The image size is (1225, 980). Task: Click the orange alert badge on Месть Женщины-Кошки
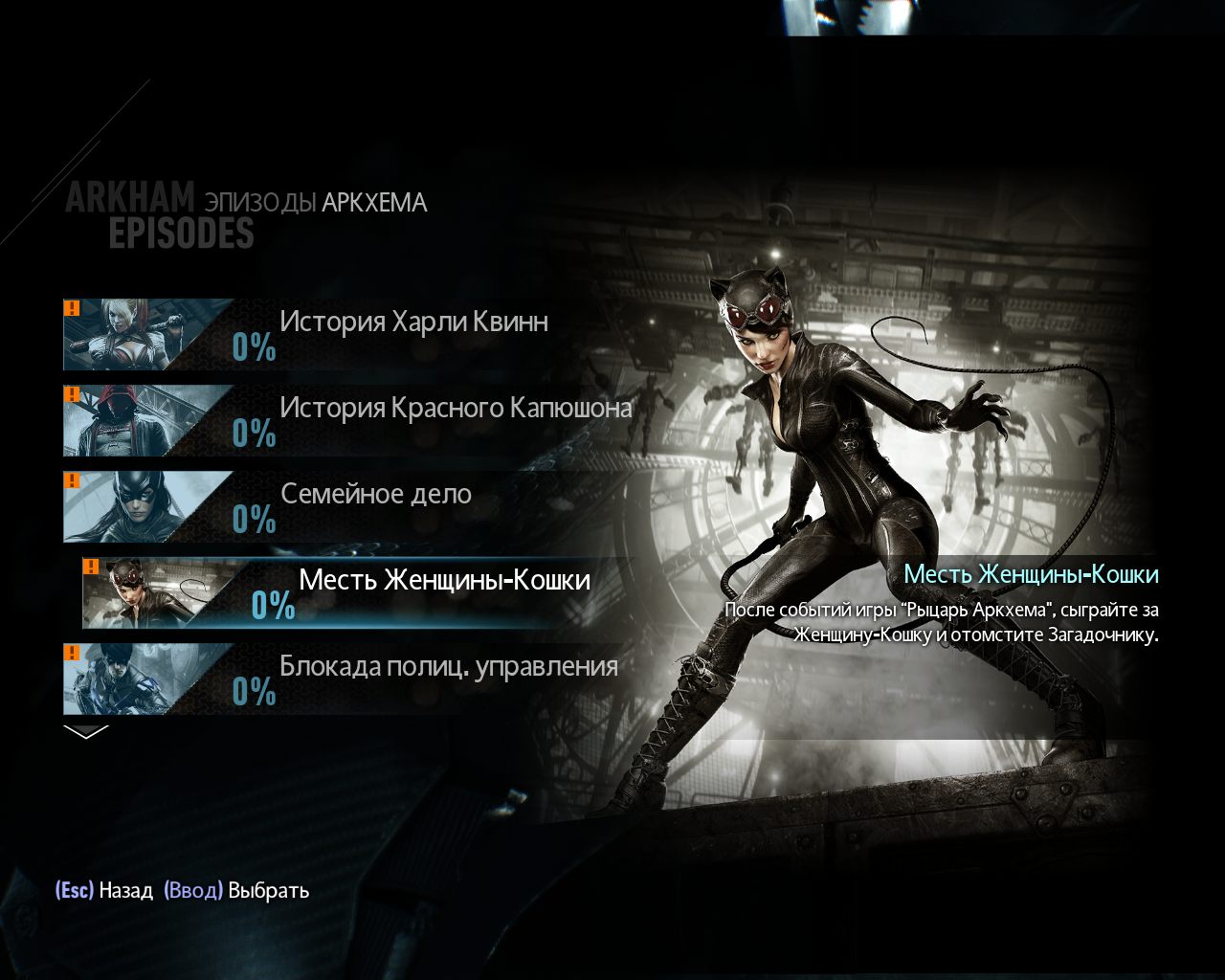[92, 565]
